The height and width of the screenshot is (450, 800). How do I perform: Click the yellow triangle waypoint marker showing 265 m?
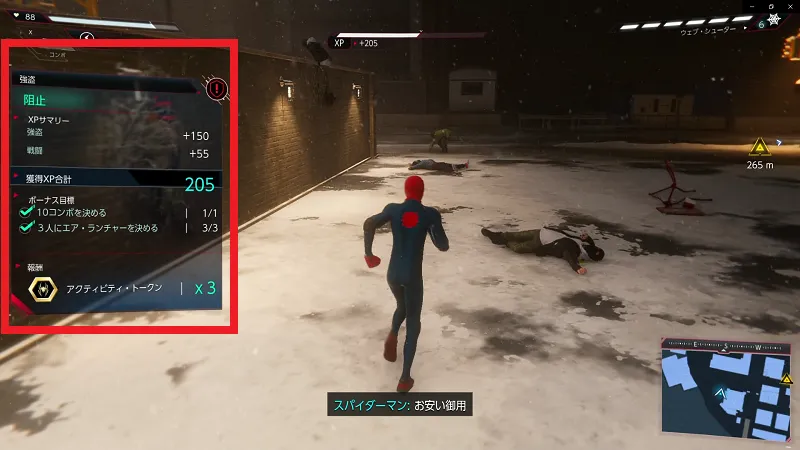(x=761, y=145)
